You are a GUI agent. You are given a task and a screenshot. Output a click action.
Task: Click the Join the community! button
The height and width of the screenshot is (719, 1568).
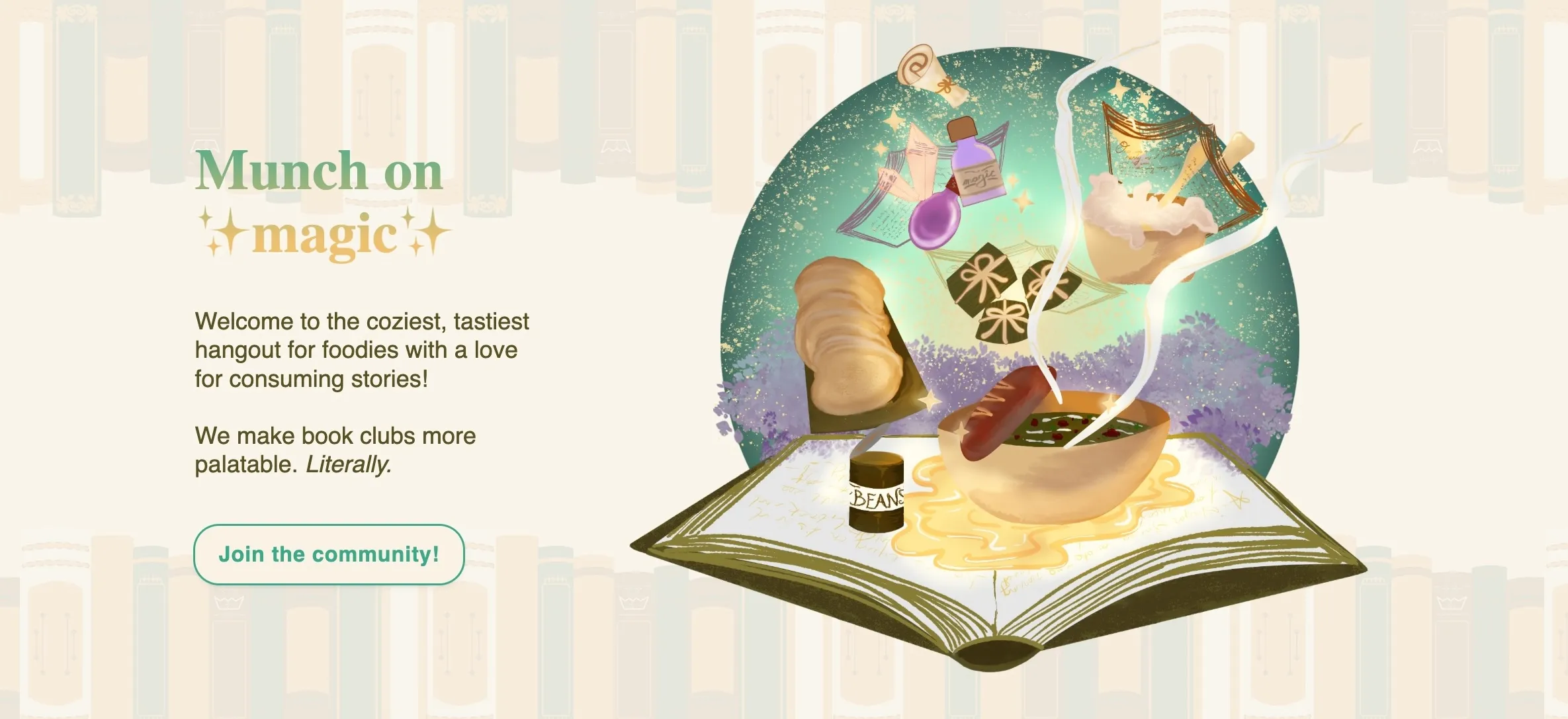pyautogui.click(x=329, y=554)
